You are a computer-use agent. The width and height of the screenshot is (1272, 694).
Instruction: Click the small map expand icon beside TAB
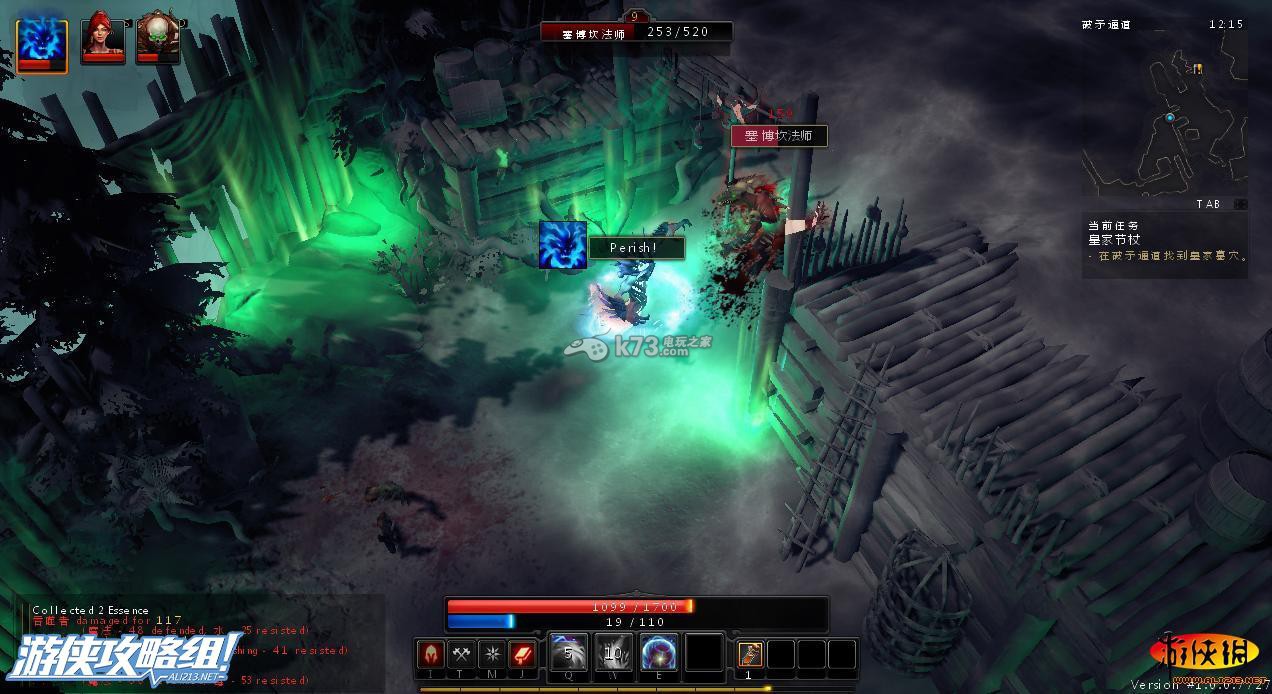1240,204
